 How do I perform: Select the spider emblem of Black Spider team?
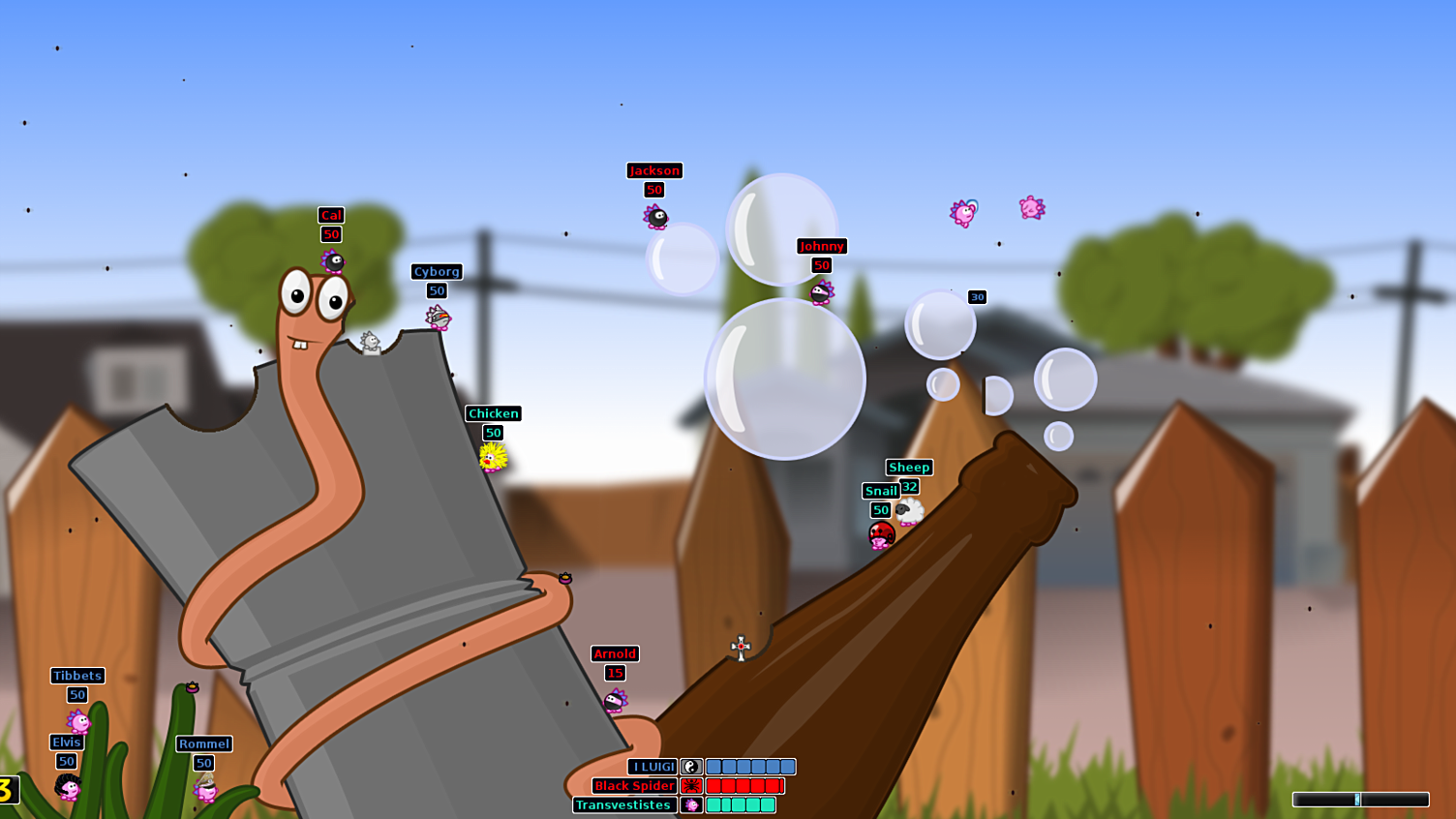691,786
